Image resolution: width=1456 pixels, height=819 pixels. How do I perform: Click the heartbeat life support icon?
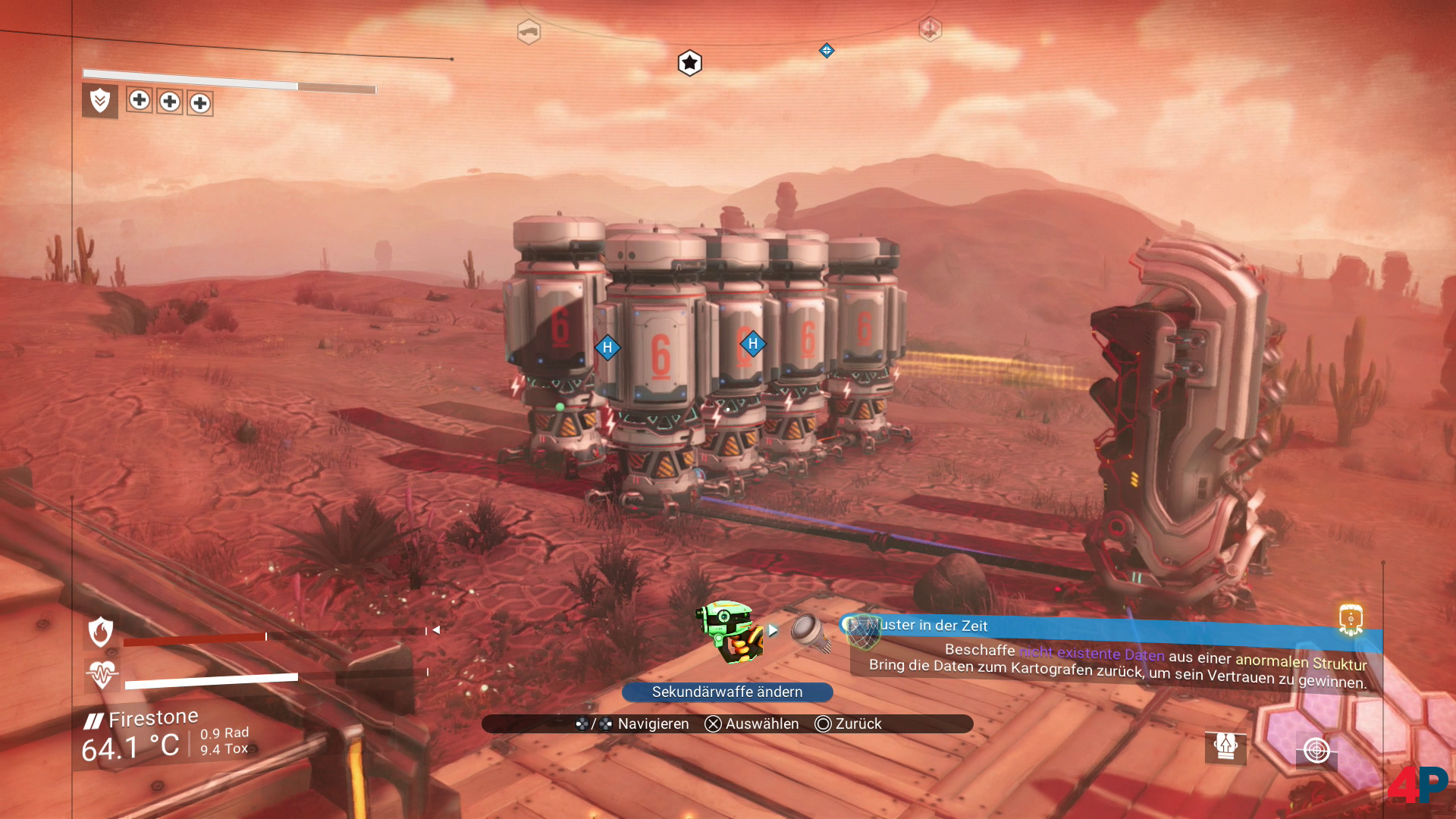point(102,673)
